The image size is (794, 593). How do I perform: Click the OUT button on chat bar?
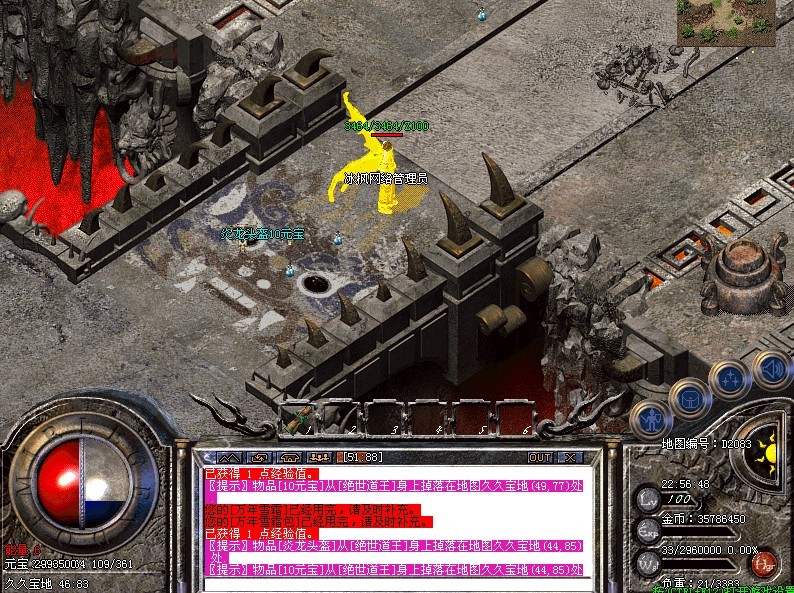coord(540,457)
